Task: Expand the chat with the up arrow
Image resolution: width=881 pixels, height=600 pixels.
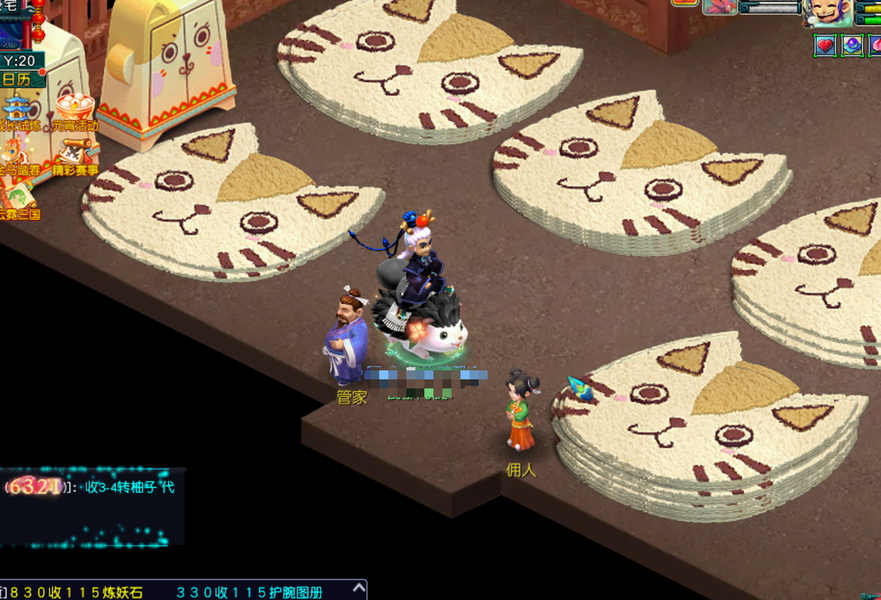Action: click(x=358, y=590)
